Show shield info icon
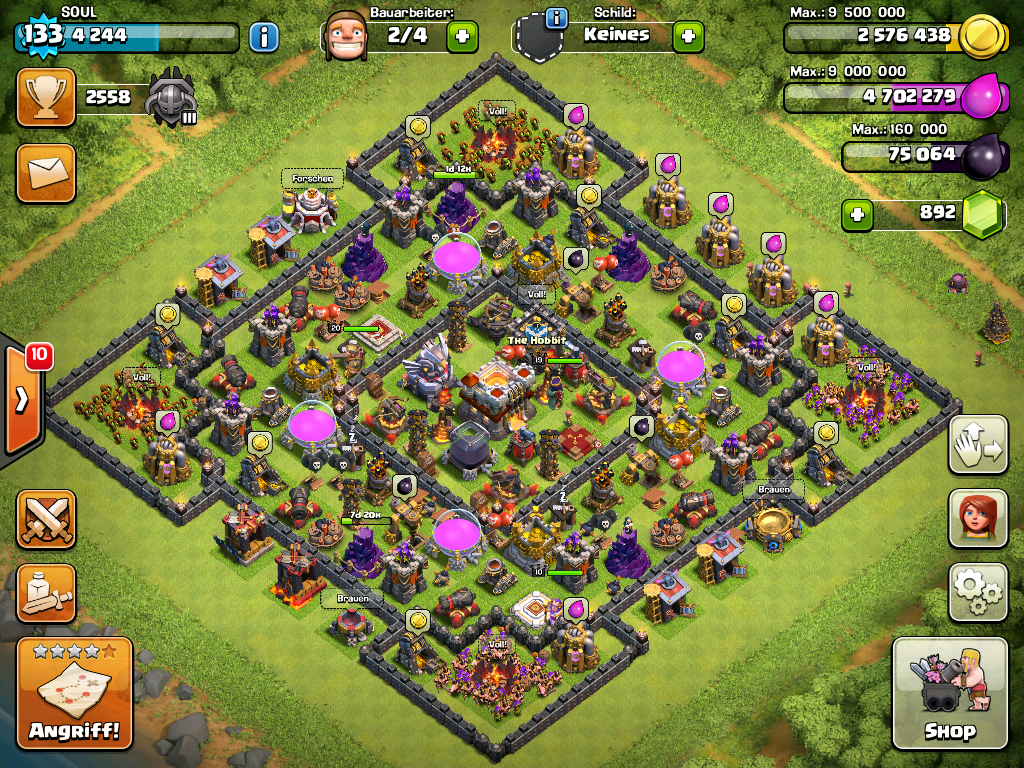This screenshot has width=1024, height=768. (557, 18)
